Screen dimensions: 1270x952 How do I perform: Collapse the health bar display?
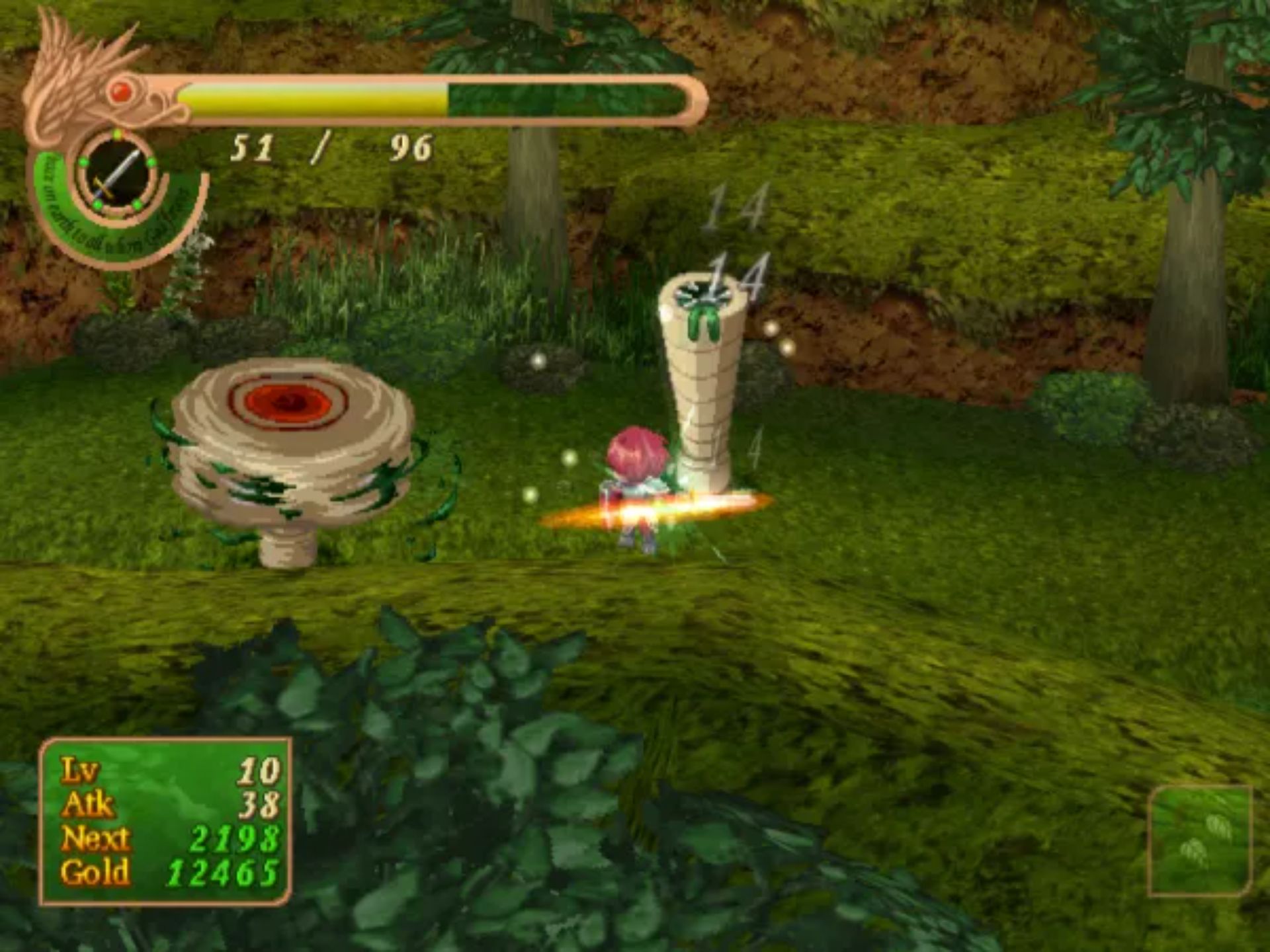(x=423, y=99)
